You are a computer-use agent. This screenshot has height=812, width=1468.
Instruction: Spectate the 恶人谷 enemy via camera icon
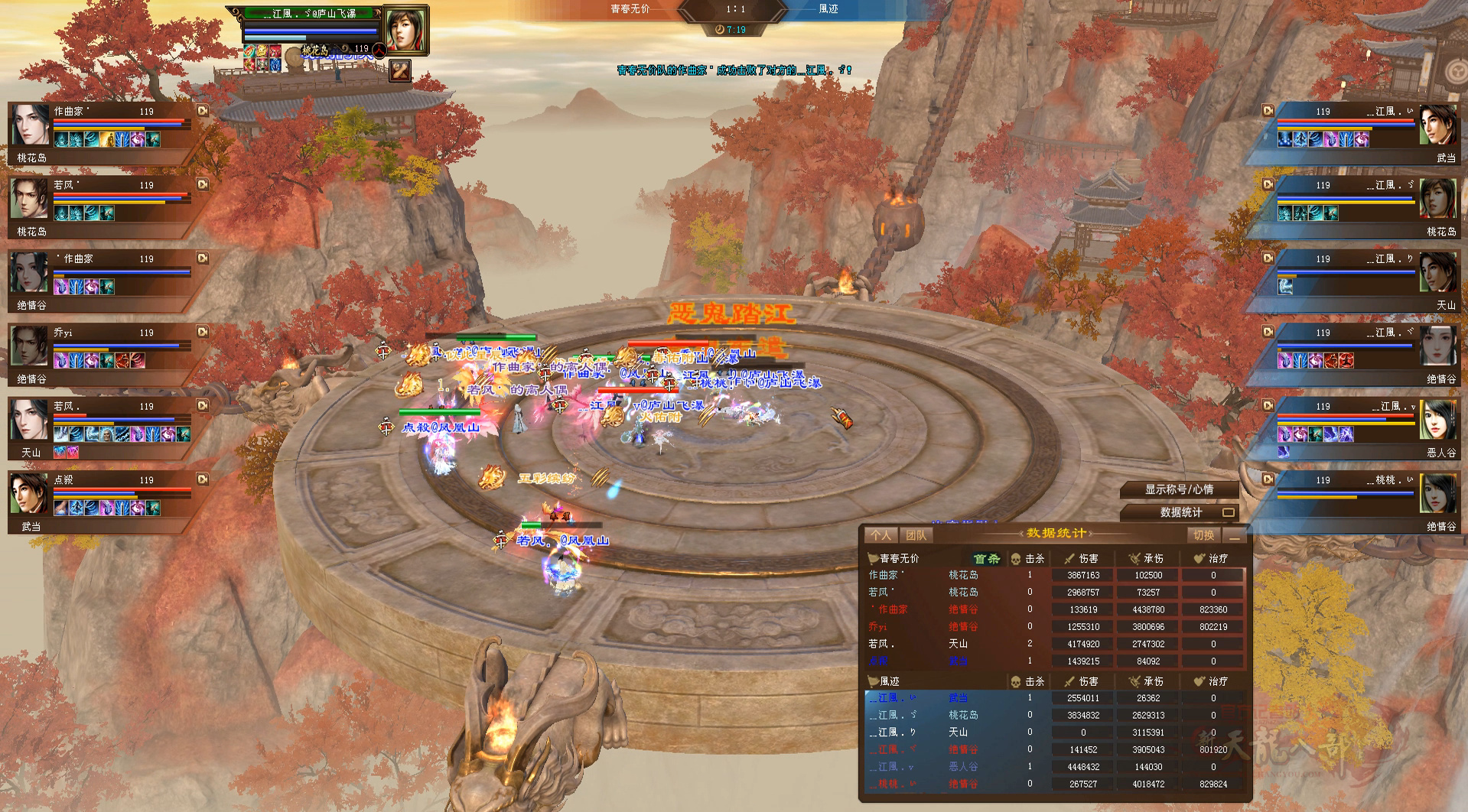click(x=1268, y=406)
